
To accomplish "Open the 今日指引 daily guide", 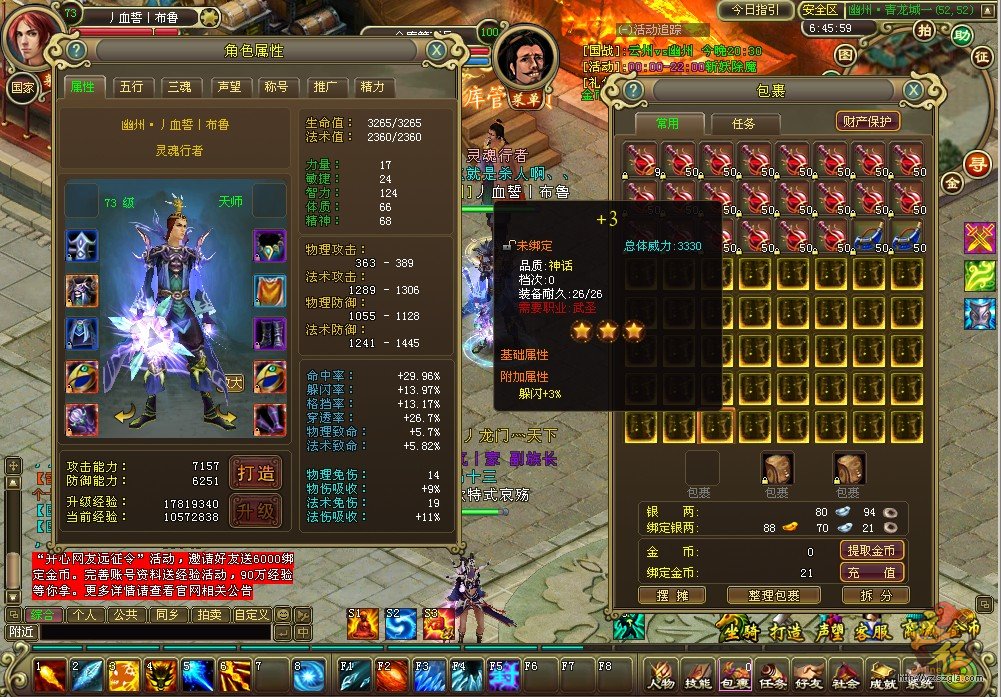I will point(755,9).
